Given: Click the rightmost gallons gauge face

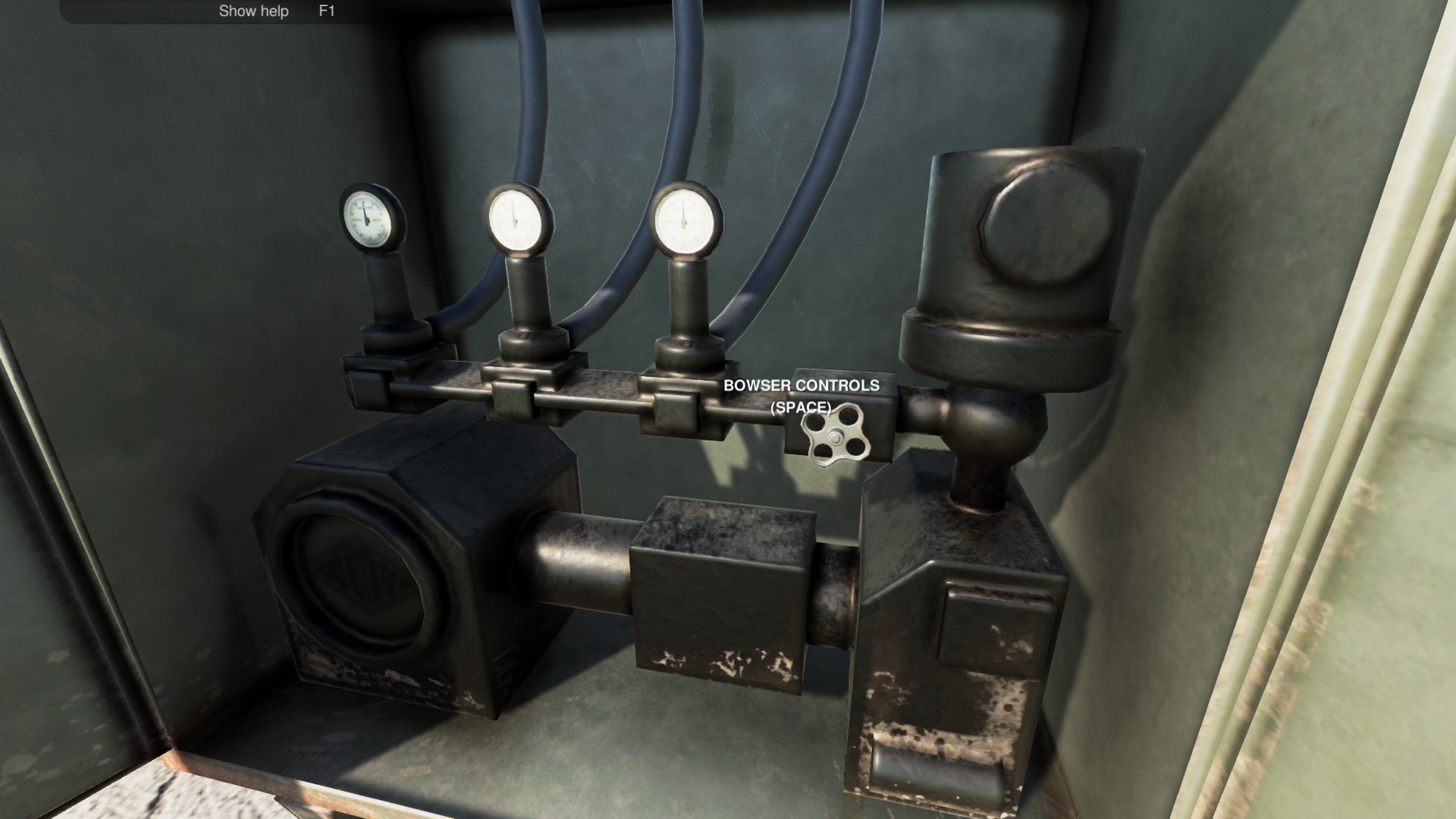Looking at the screenshot, I should tap(686, 220).
